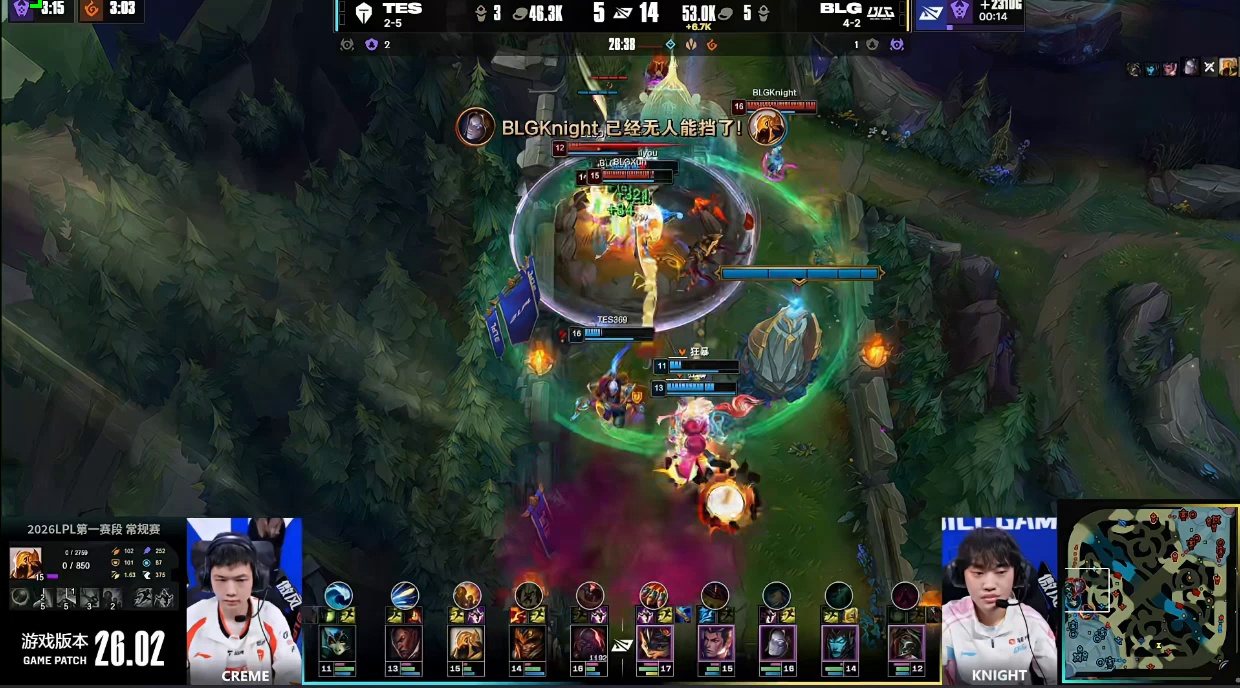Click the tidal wave ultimate icon
The height and width of the screenshot is (688, 1240).
tap(338, 595)
